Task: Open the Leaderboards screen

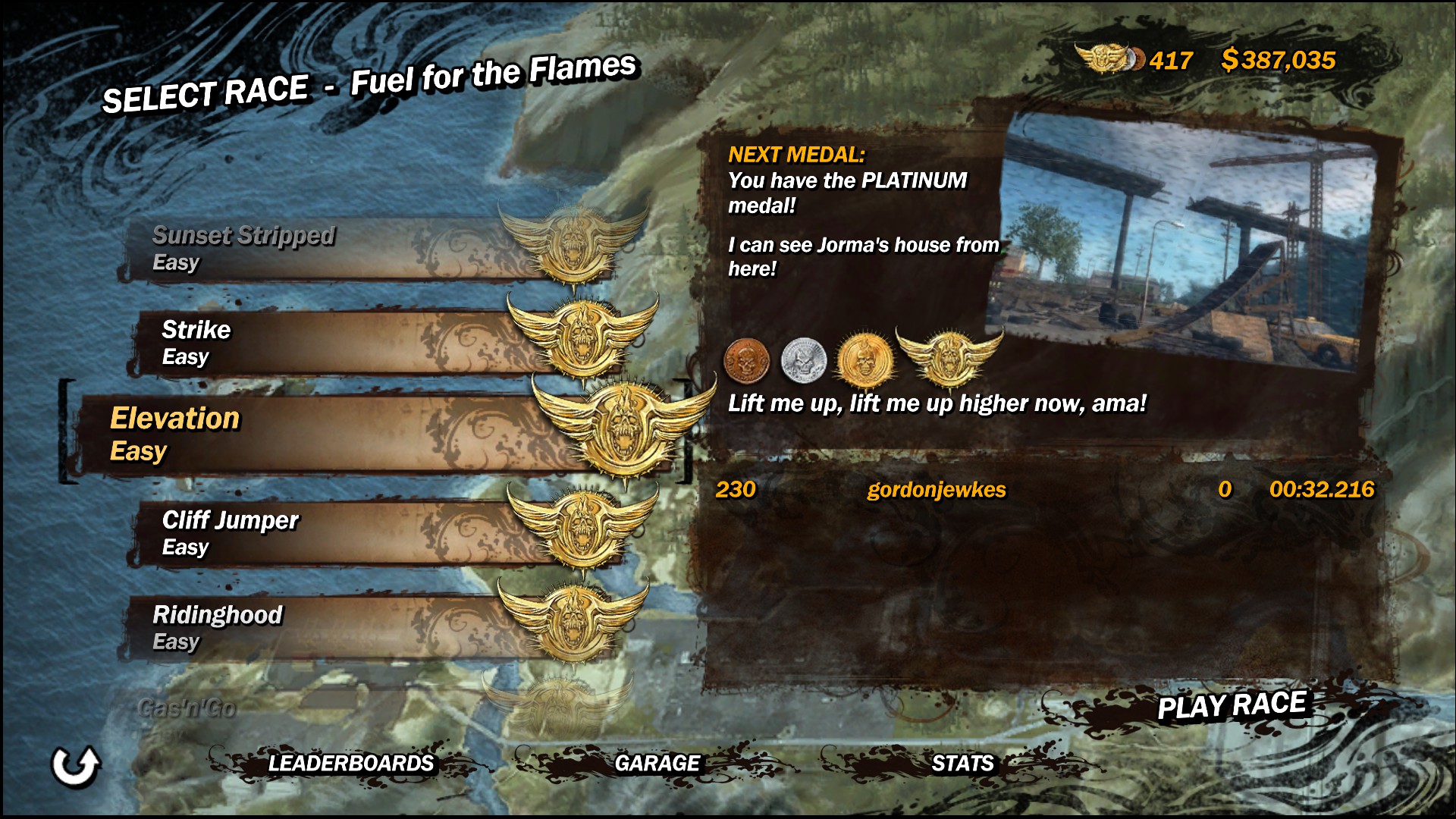Action: 350,763
